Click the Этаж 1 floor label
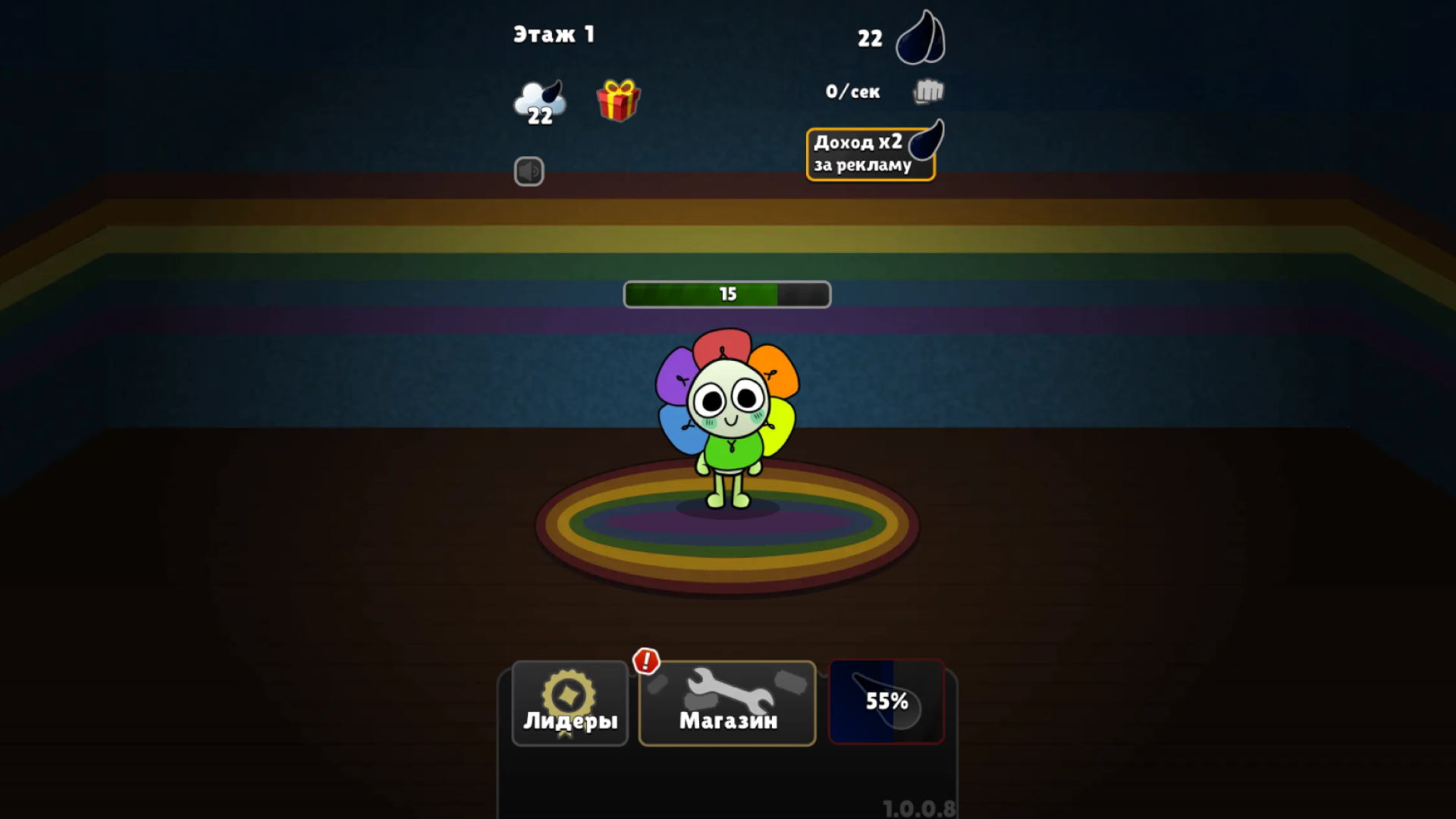The height and width of the screenshot is (819, 1456). [x=554, y=34]
